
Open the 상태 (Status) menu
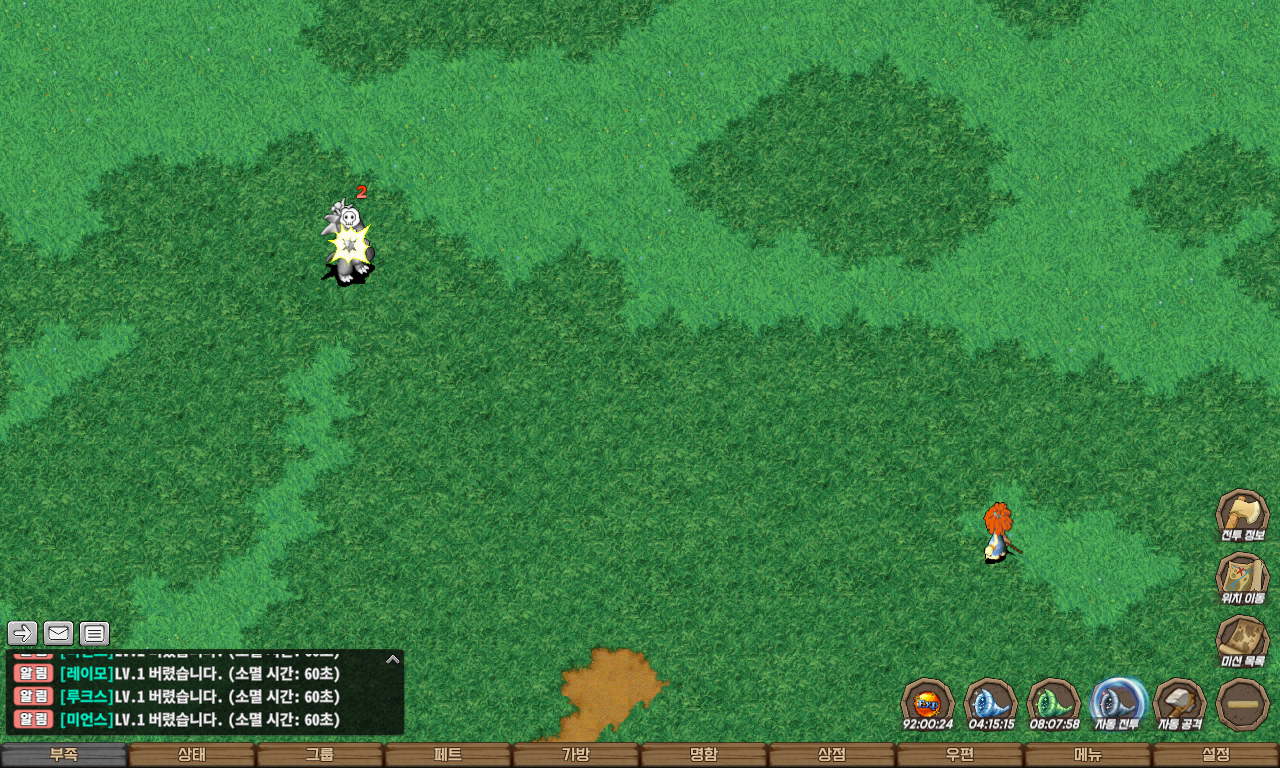192,755
